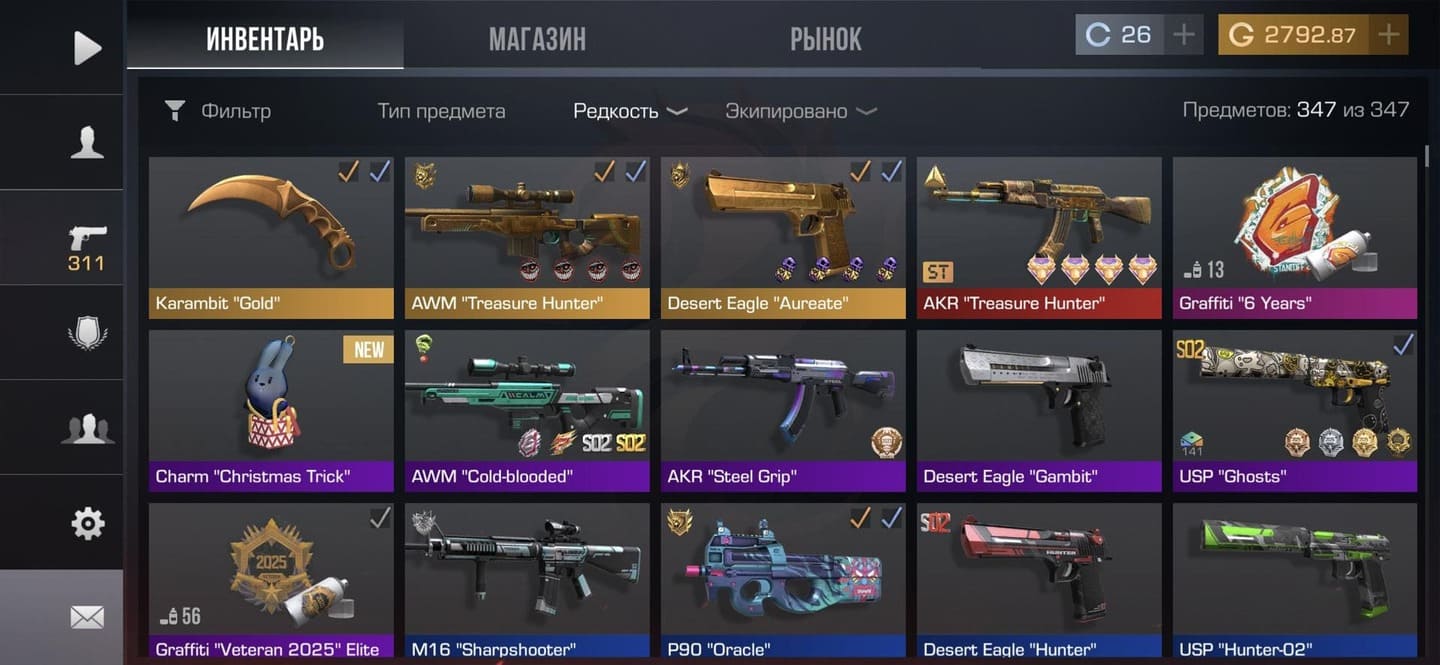The image size is (1440, 665).
Task: Select the AWM "Cold-blooded" item
Action: pyautogui.click(x=527, y=410)
